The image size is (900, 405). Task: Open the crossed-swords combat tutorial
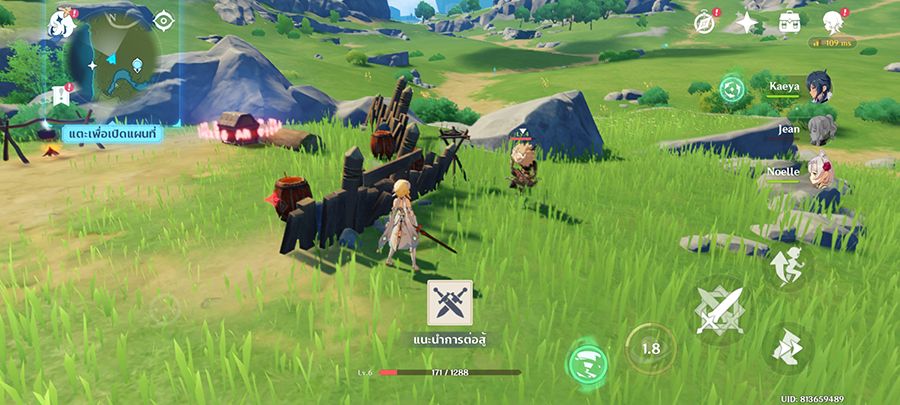click(x=449, y=304)
